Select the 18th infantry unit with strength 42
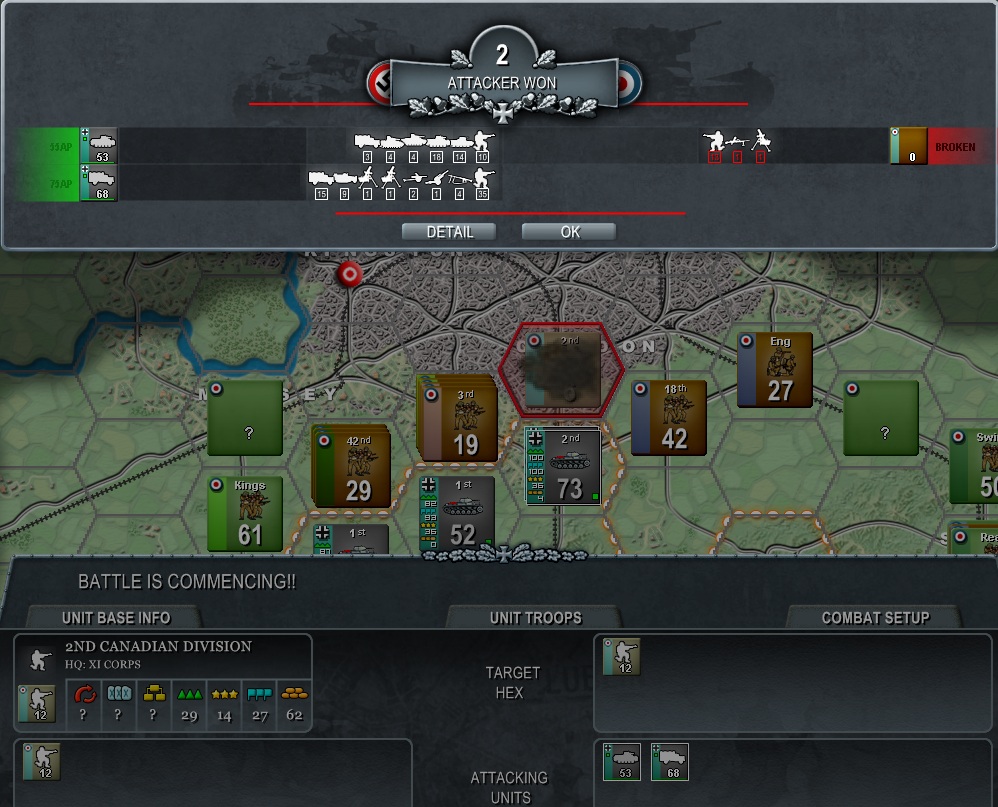Image resolution: width=998 pixels, height=807 pixels. 670,417
